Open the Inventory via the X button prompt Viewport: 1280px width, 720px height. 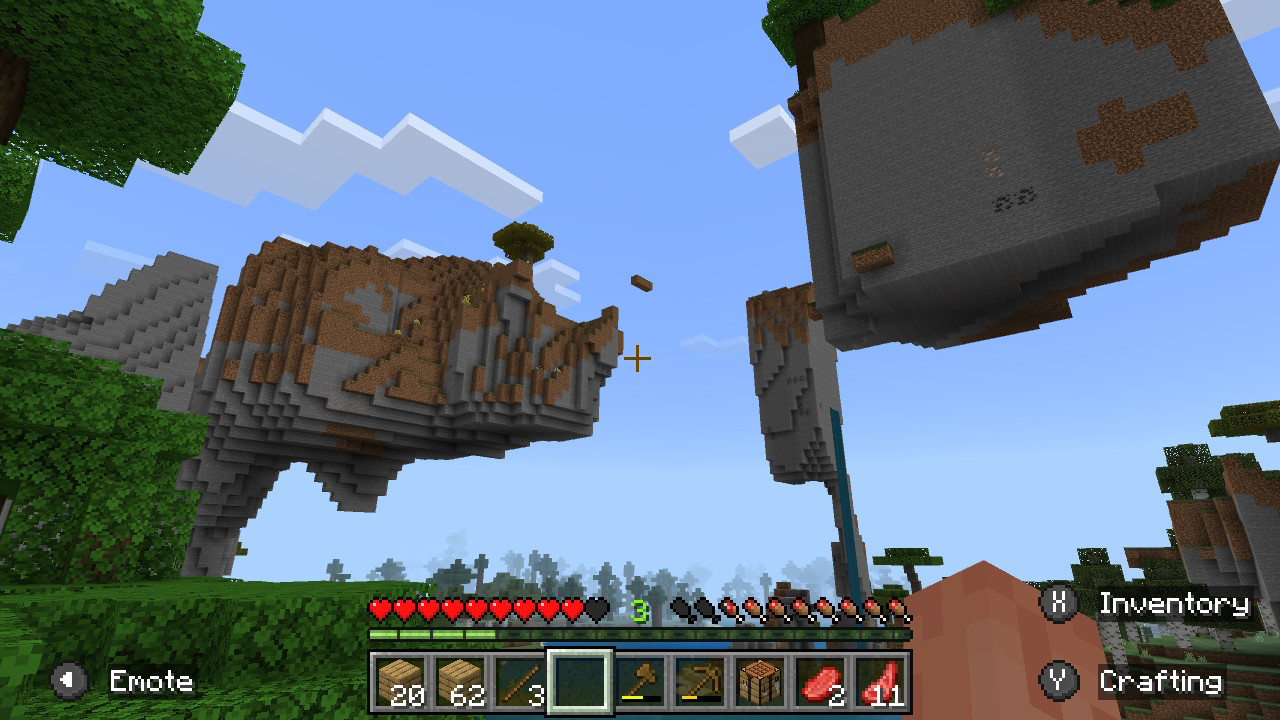coord(1060,604)
